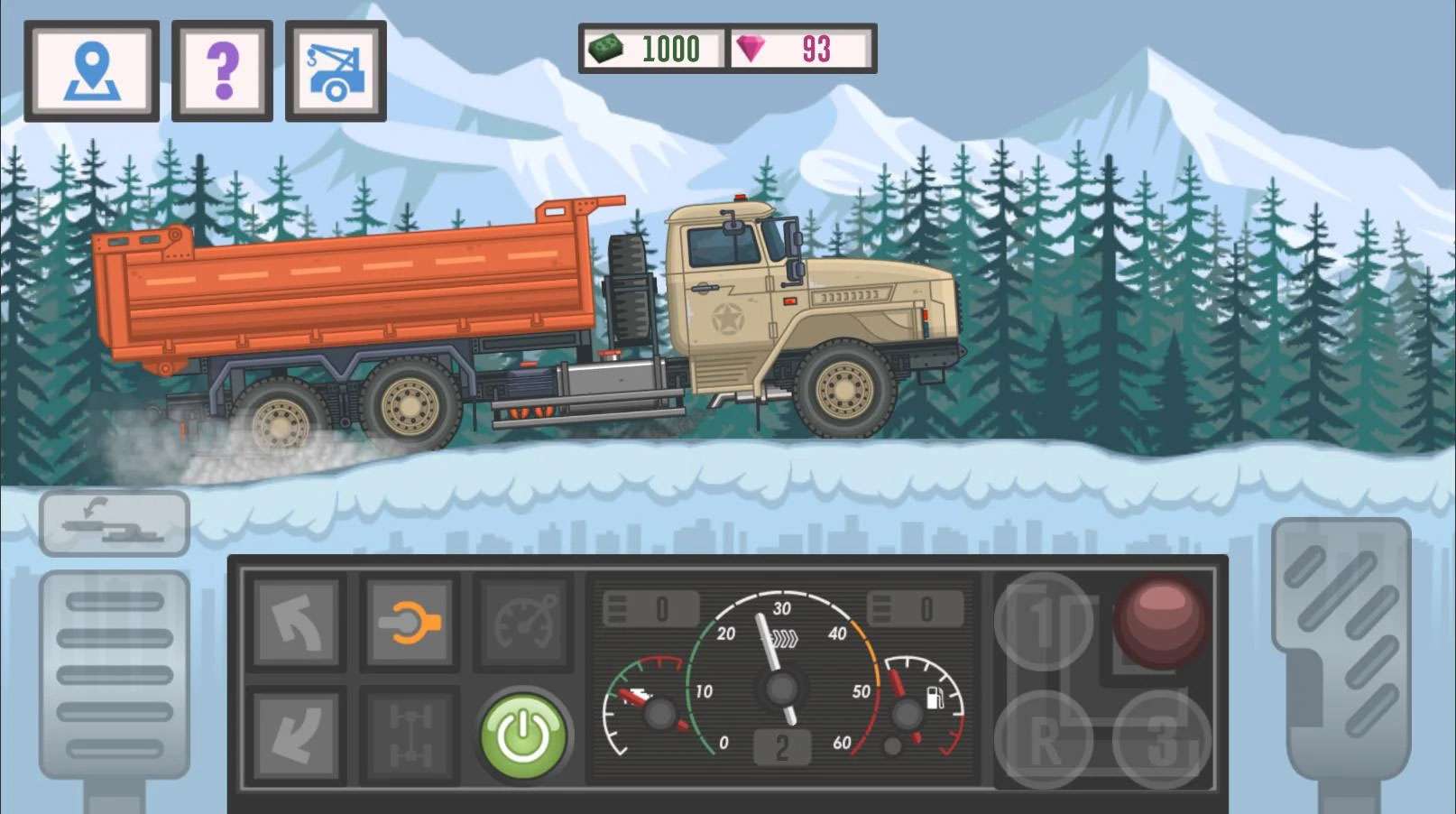Shift into gear 1
The width and height of the screenshot is (1456, 814).
(x=1044, y=621)
